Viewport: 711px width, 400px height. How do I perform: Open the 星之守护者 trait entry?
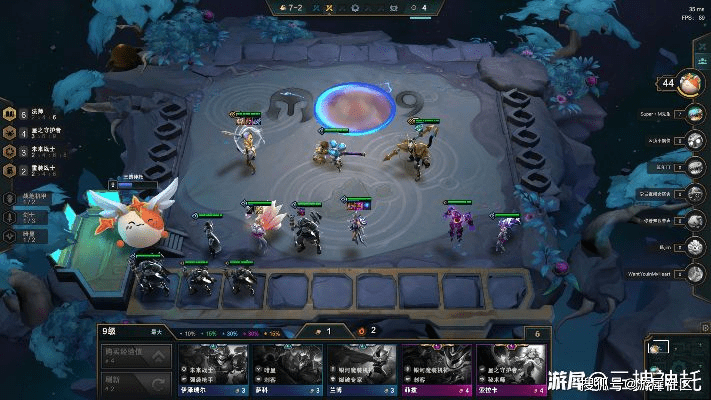[x=28, y=133]
